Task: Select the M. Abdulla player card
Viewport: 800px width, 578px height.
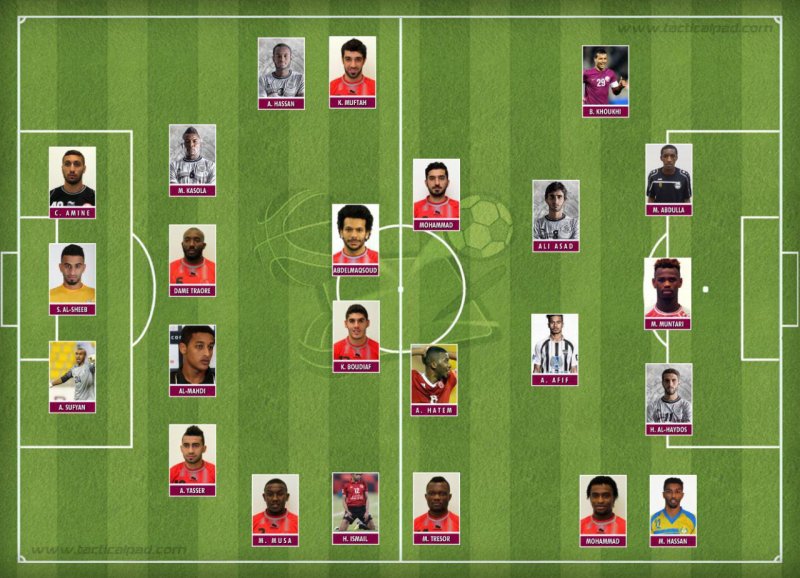Action: [x=668, y=178]
